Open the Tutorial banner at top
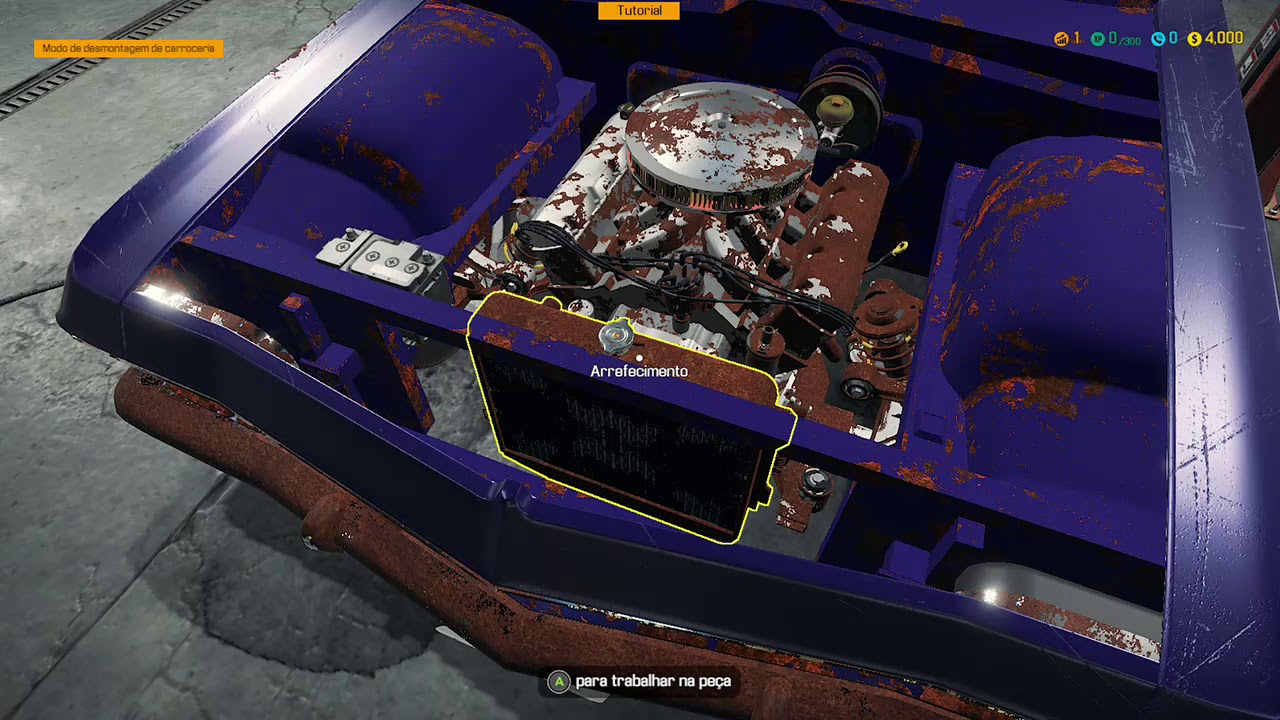This screenshot has height=720, width=1280. click(x=639, y=11)
